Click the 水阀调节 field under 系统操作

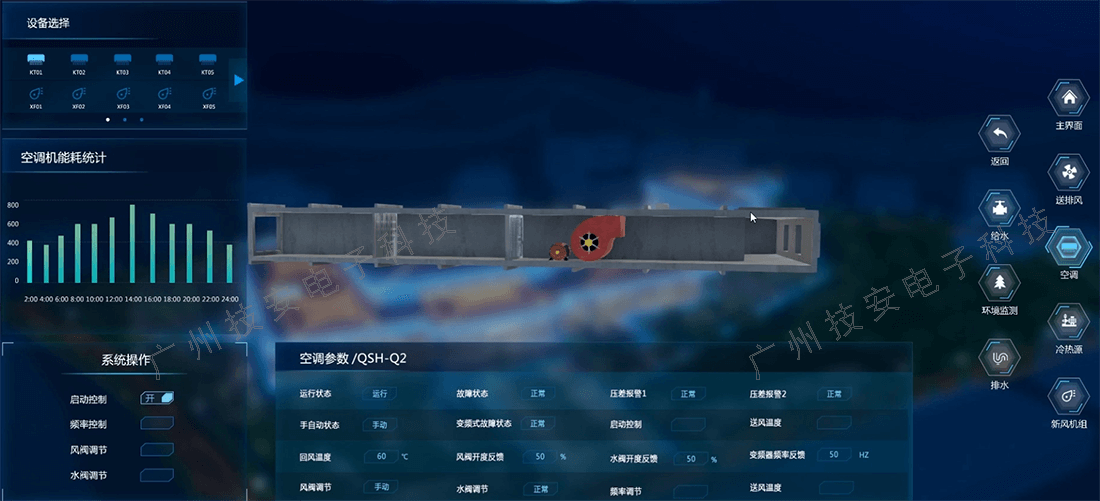click(158, 476)
